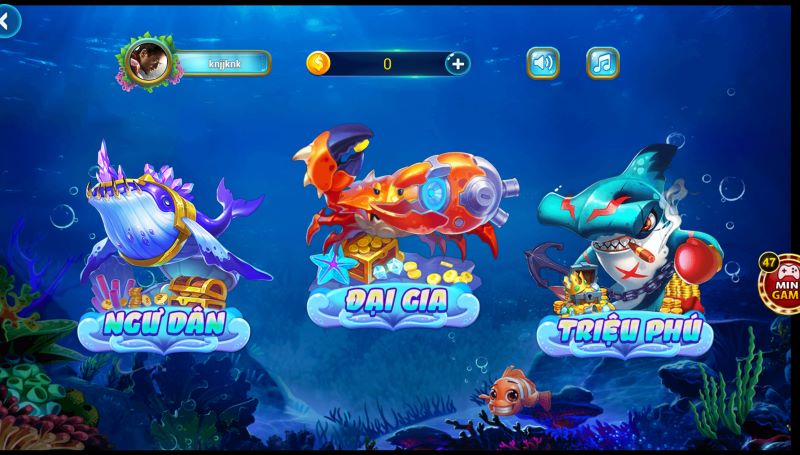Toggle the background music note button
Viewport: 800px width, 455px height.
[x=602, y=63]
